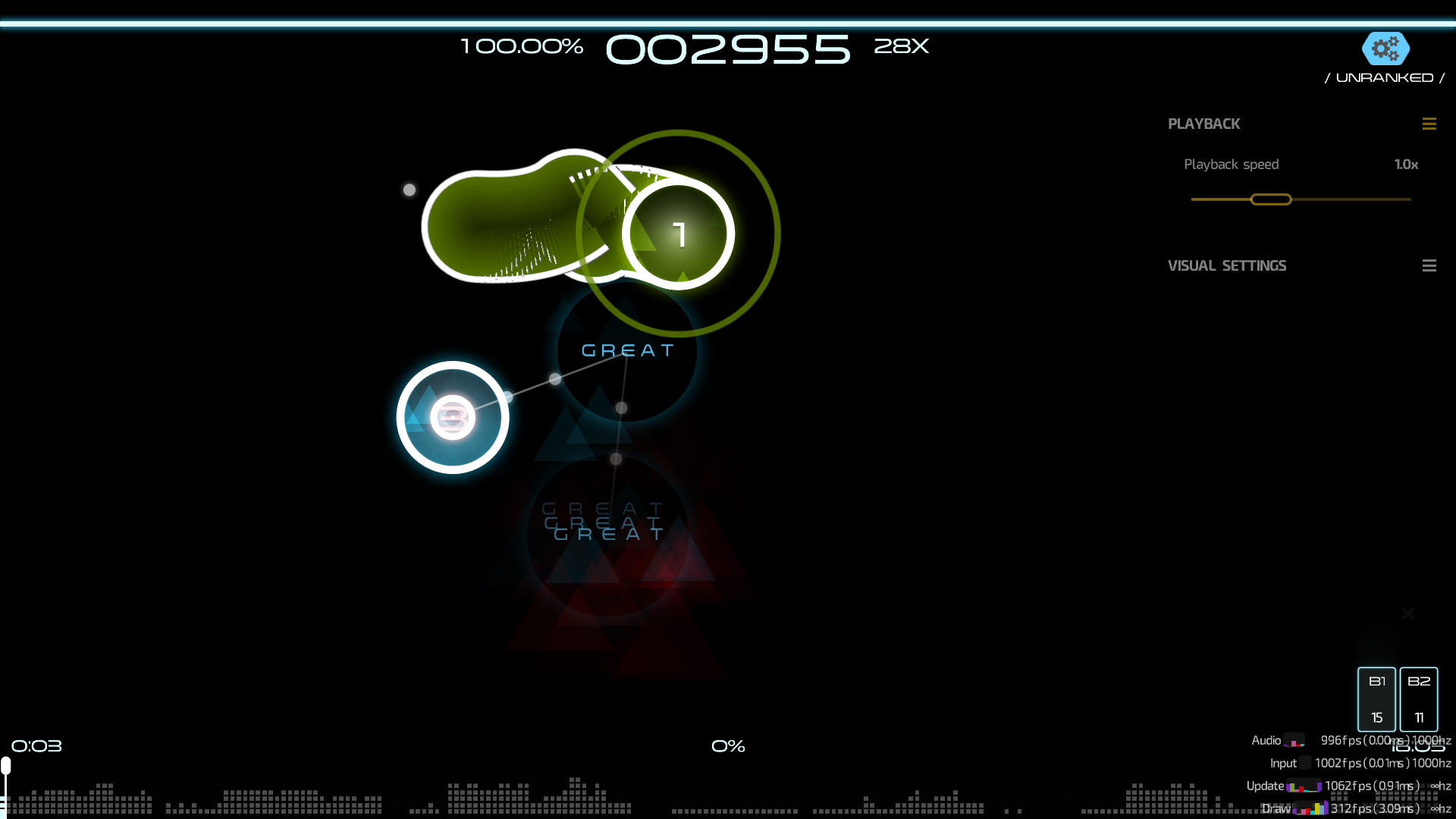Click the B2 key counter
The image size is (1456, 819).
click(1420, 699)
